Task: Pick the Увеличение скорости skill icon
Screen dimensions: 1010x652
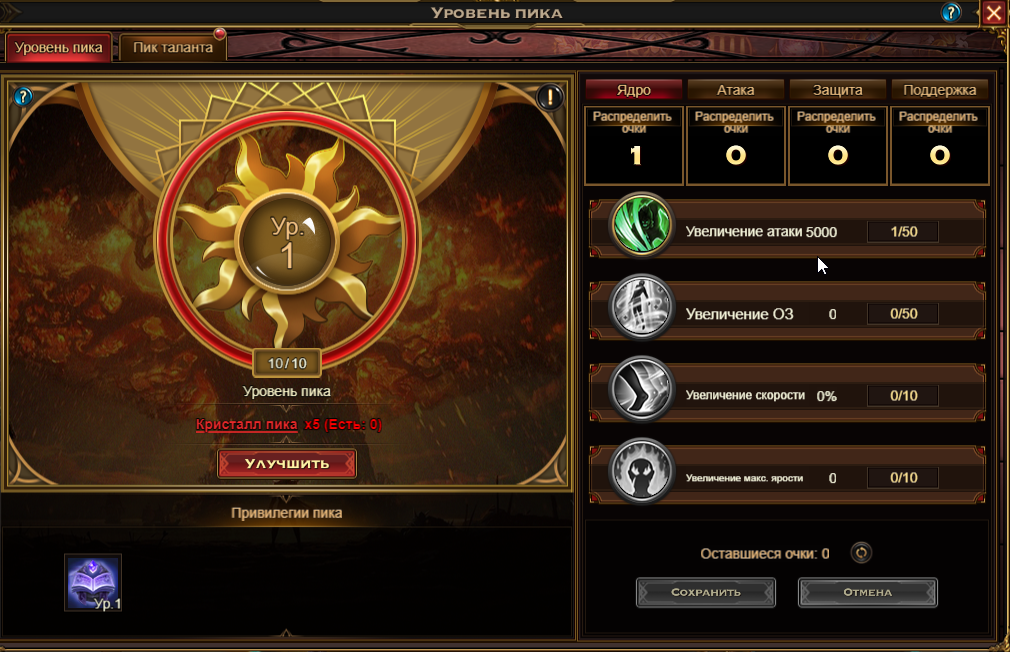Action: [x=641, y=392]
